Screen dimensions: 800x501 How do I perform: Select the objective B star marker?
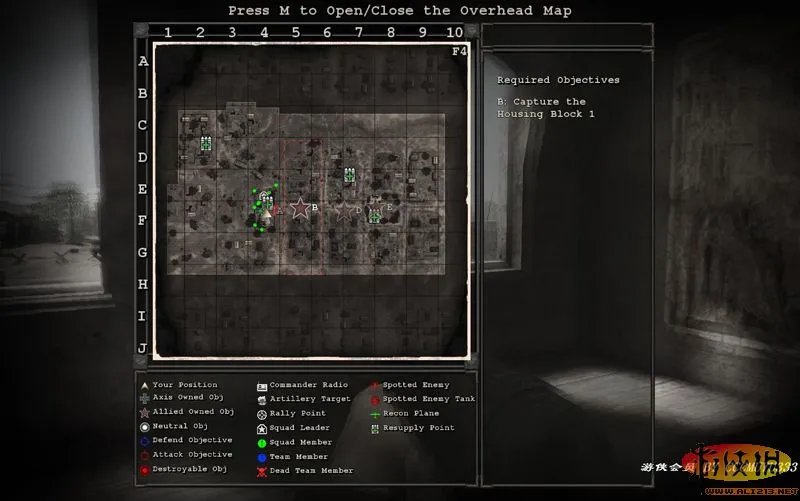(x=299, y=208)
